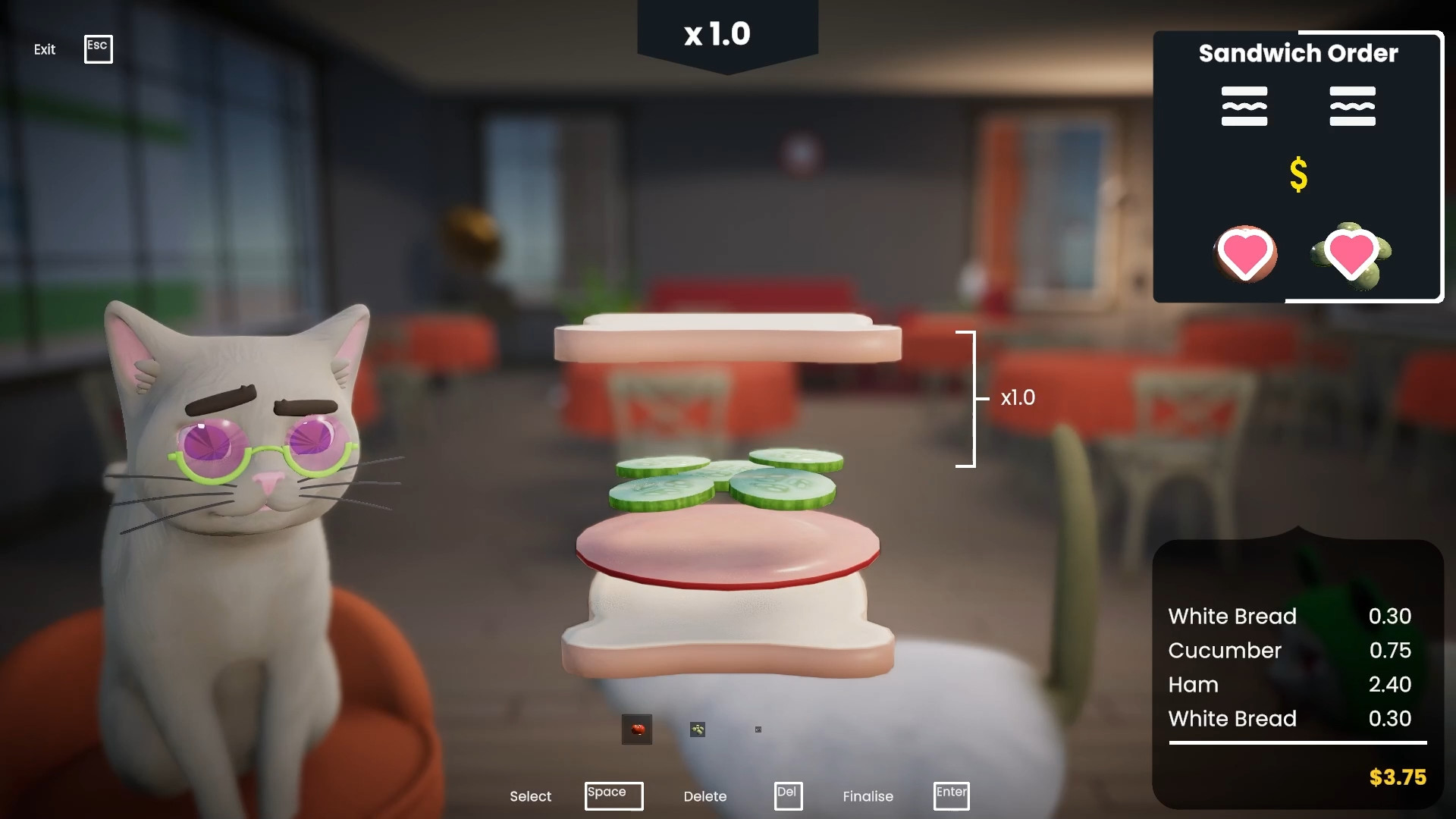Toggle the Del key button for Delete
This screenshot has width=1456, height=819.
click(x=788, y=795)
